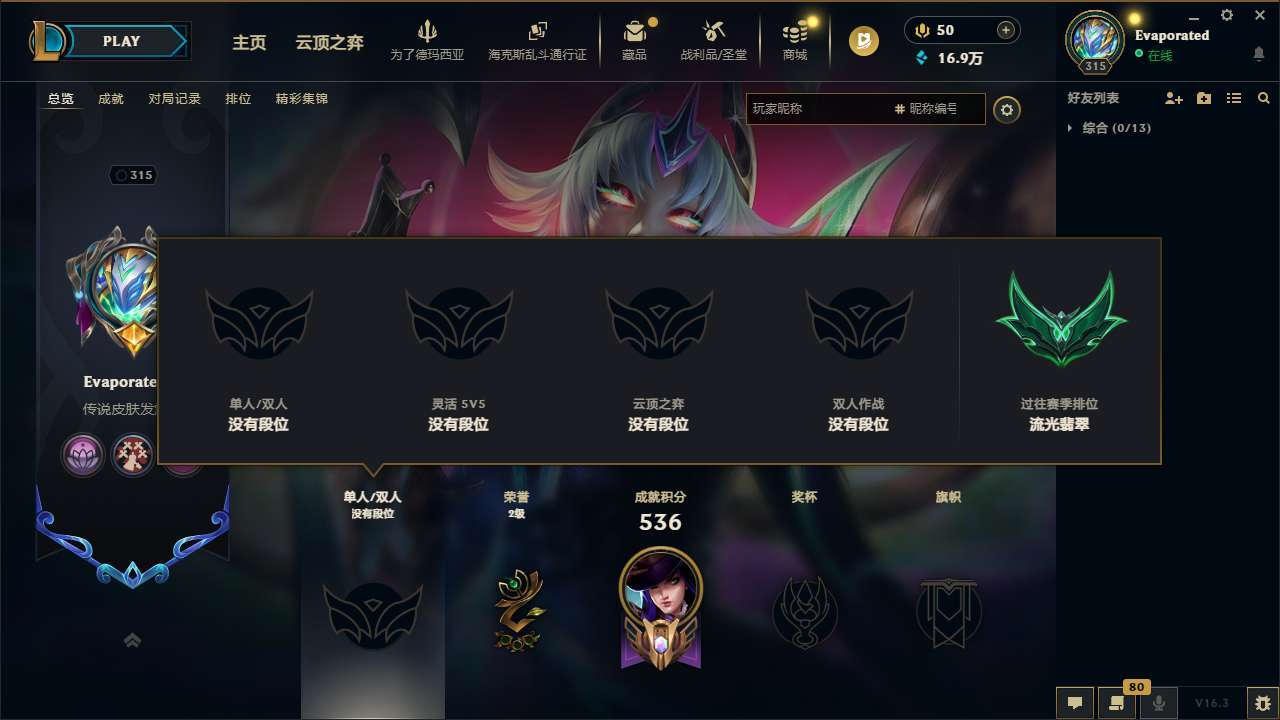Collapse the profile sidebar with the up chevron
The width and height of the screenshot is (1280, 720).
pos(131,640)
